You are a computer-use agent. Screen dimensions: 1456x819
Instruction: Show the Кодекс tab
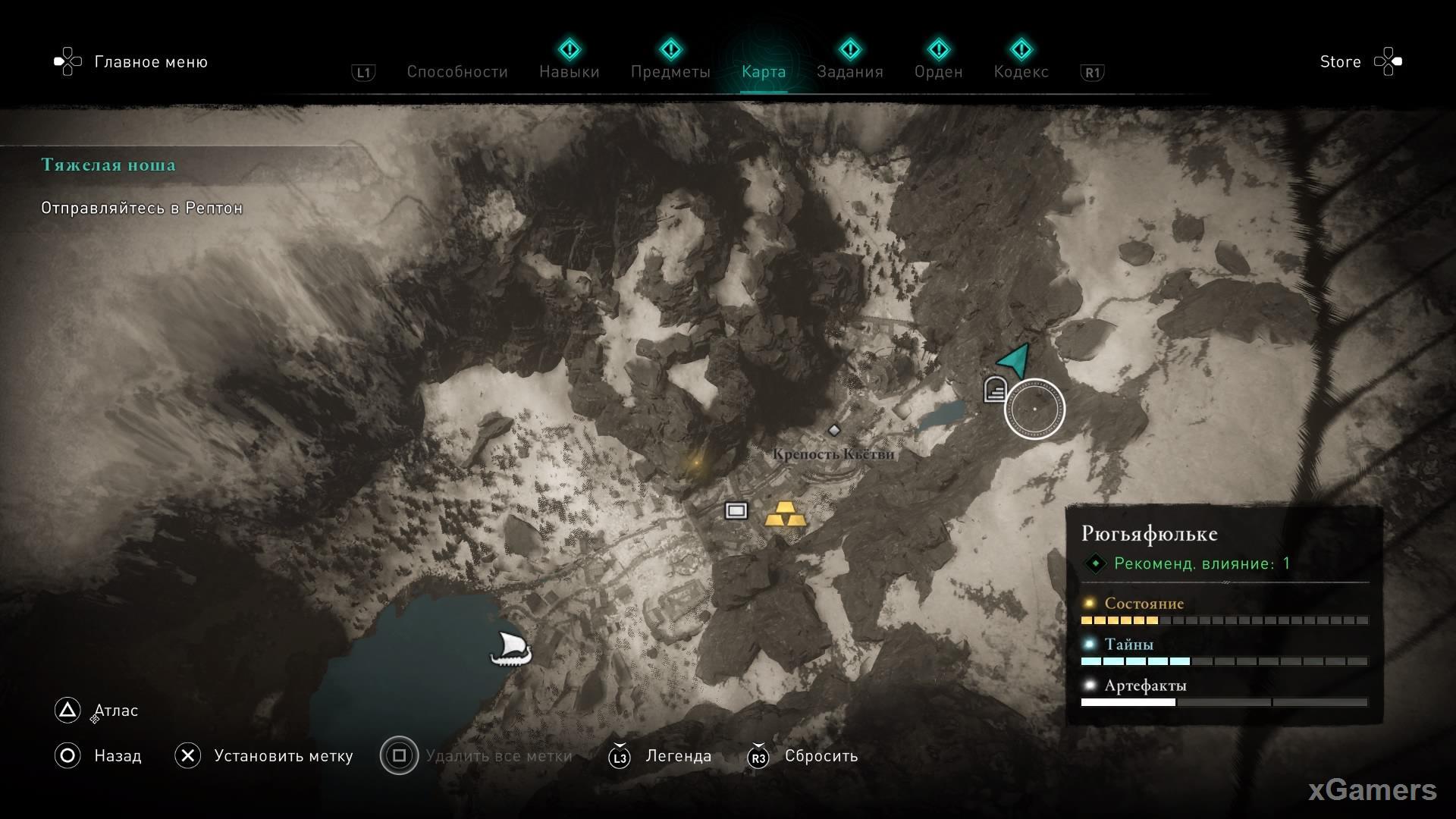tap(1021, 72)
